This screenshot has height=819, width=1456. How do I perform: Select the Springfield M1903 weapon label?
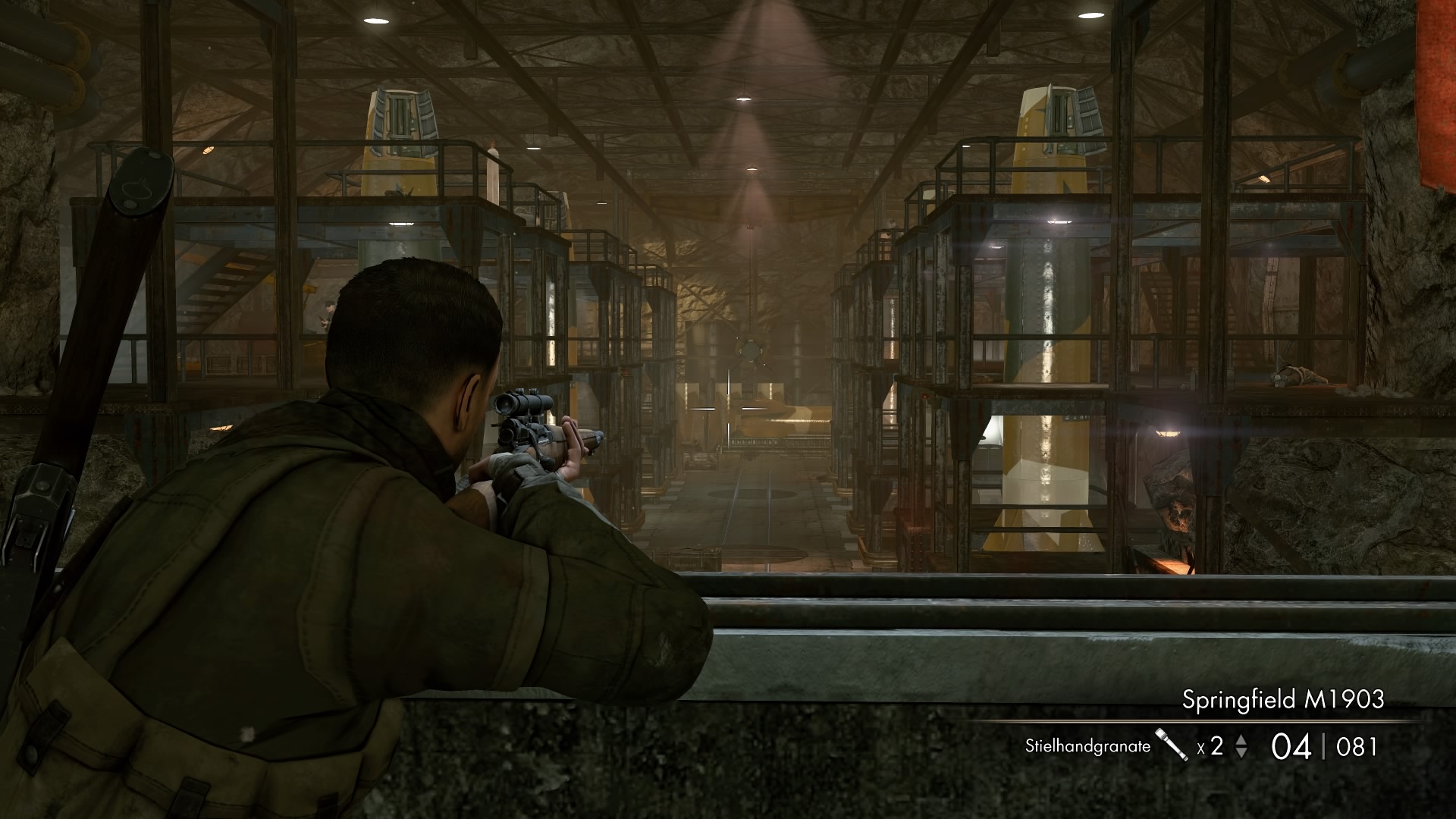[x=1282, y=699]
